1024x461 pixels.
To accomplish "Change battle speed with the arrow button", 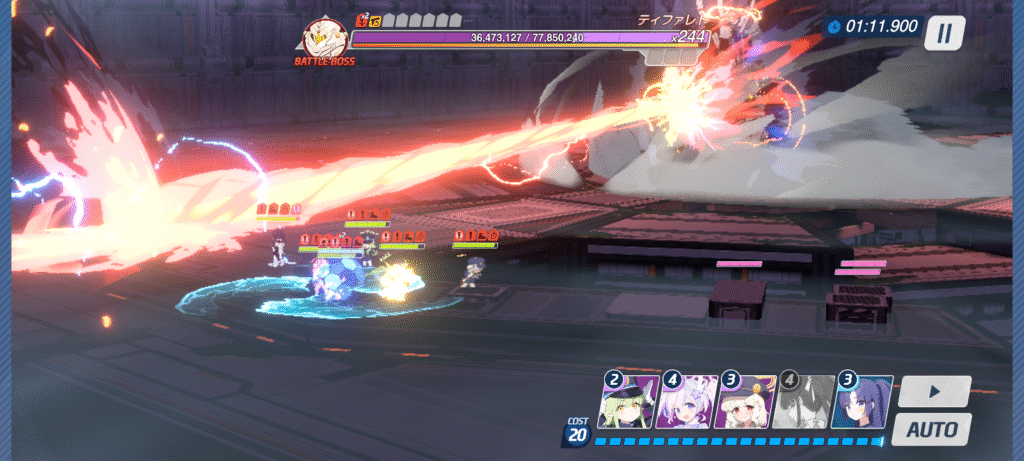I will click(933, 391).
